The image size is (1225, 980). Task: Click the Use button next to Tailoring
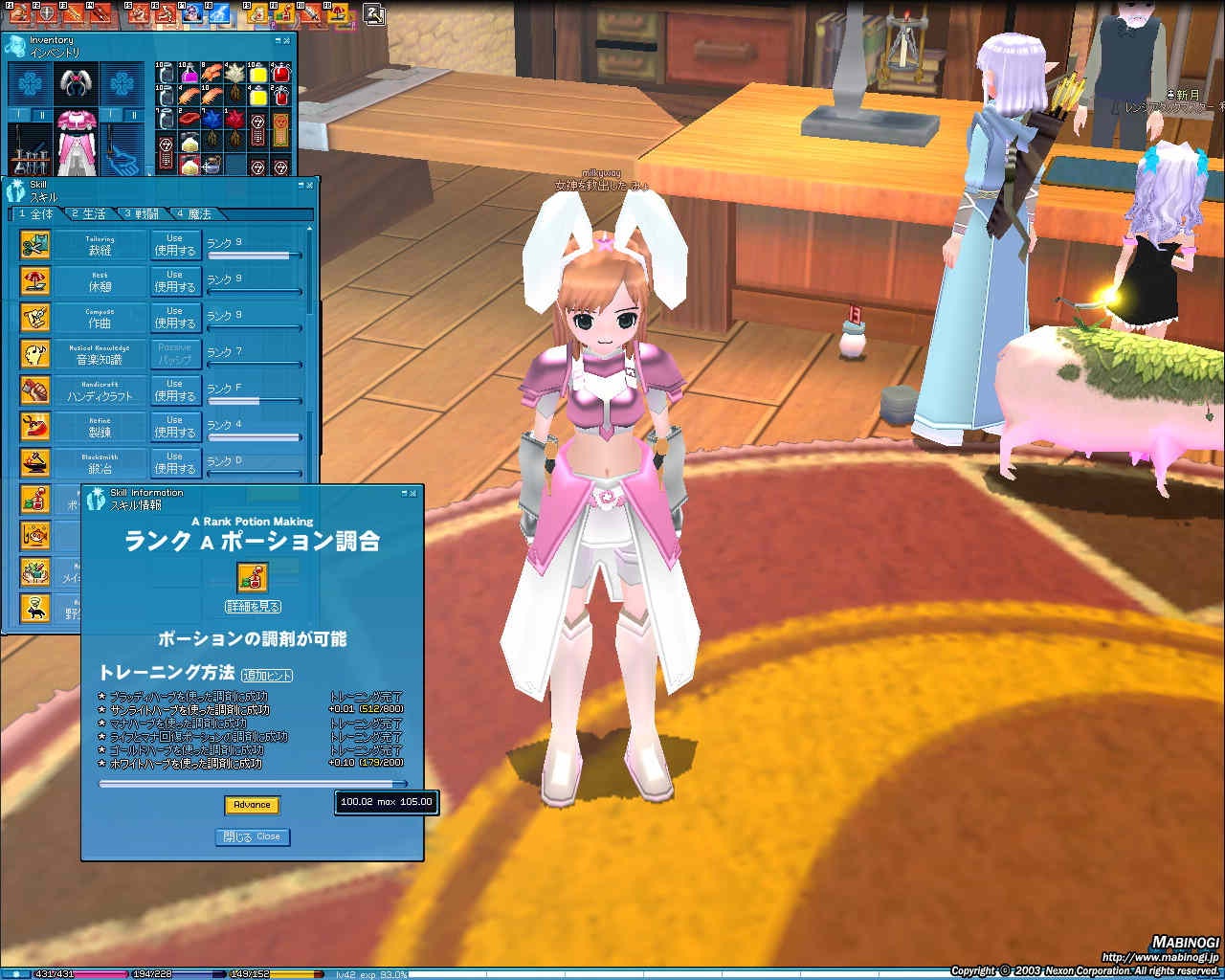coord(175,243)
